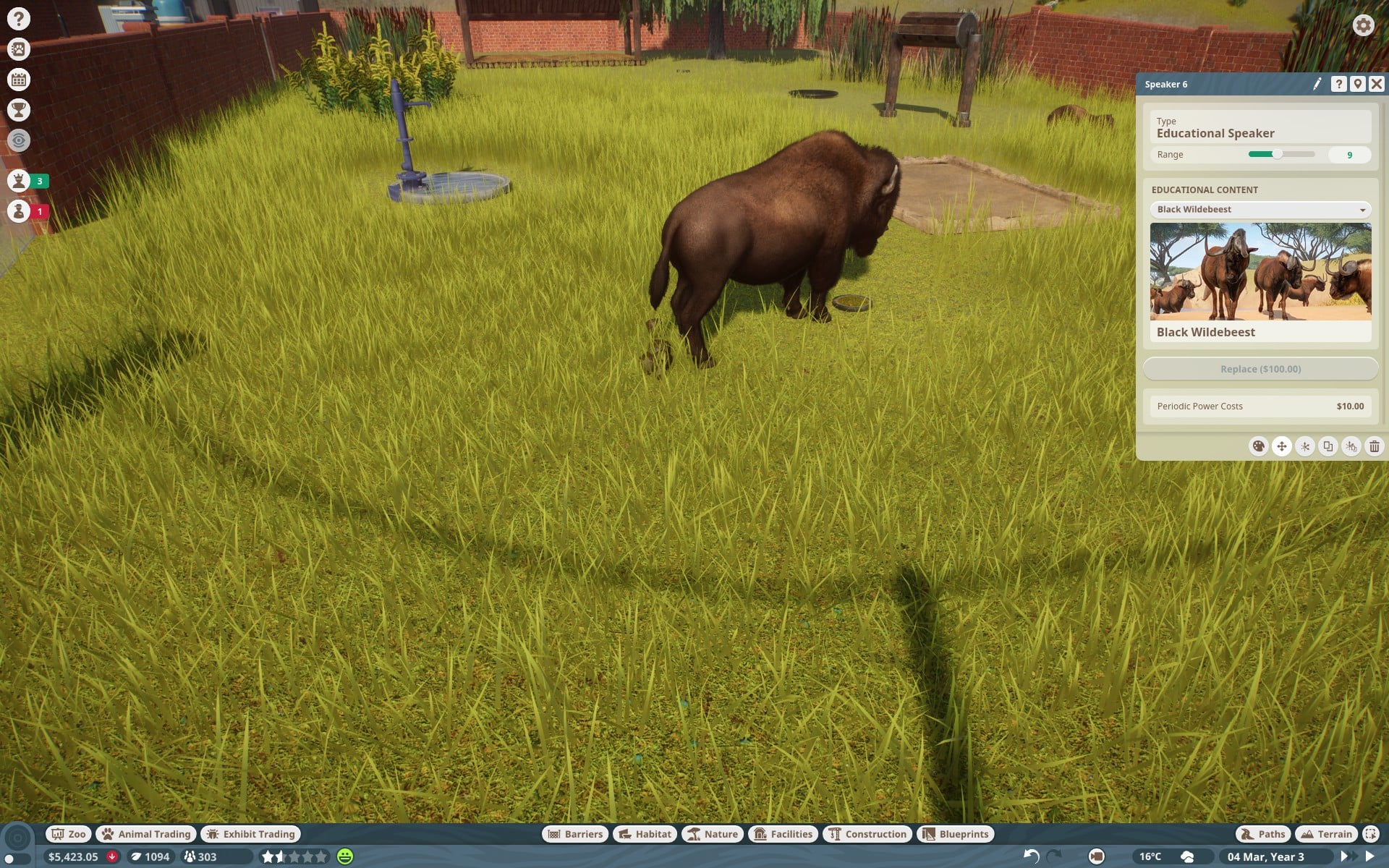Open the Terrain tools
This screenshot has width=1389, height=868.
coord(1326,834)
